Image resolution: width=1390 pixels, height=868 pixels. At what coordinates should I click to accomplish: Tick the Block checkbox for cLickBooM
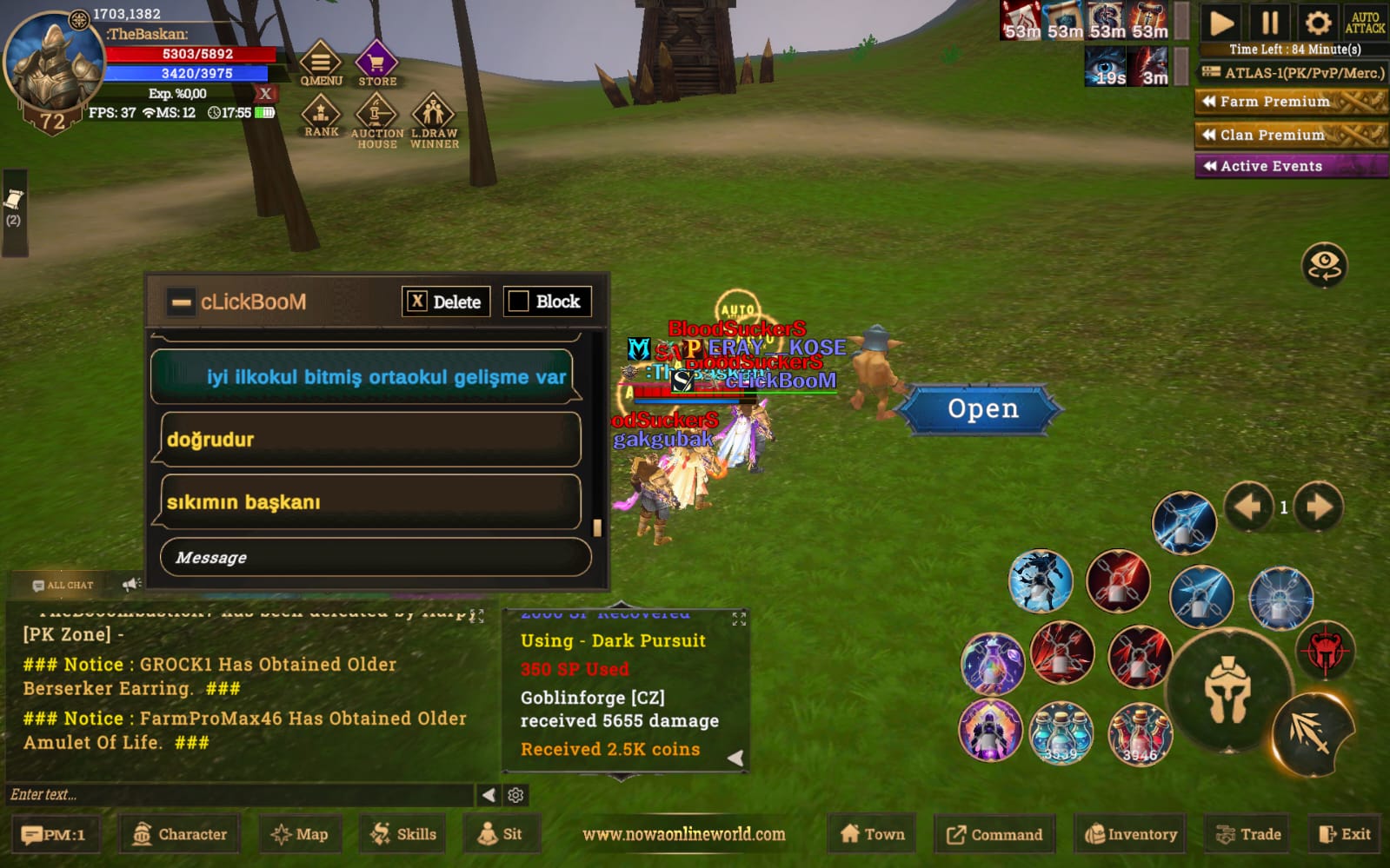coord(519,301)
